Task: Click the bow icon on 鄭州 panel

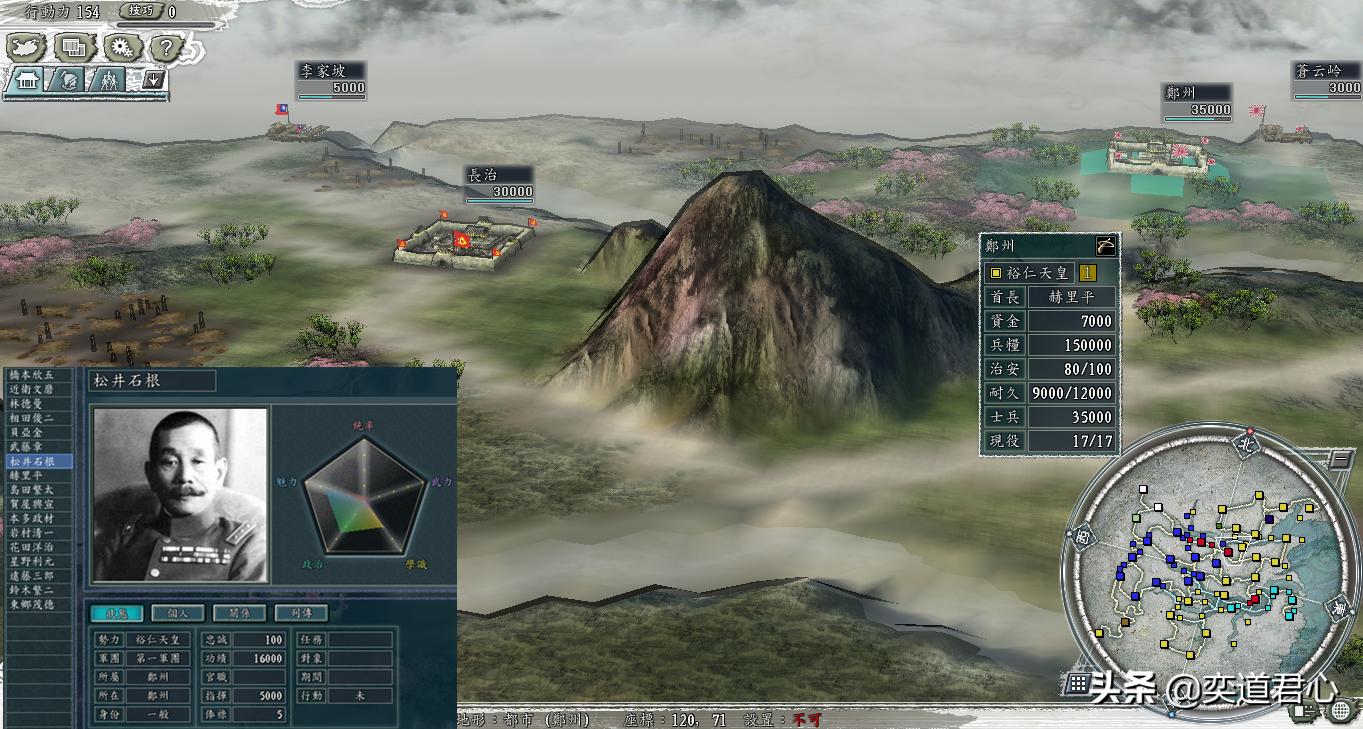Action: [x=1104, y=246]
